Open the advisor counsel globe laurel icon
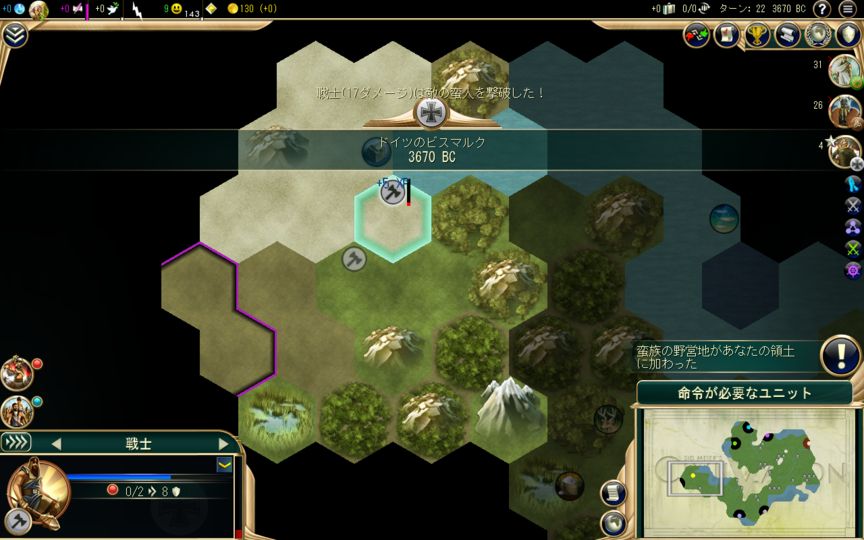Viewport: 864px width, 540px height. click(818, 35)
